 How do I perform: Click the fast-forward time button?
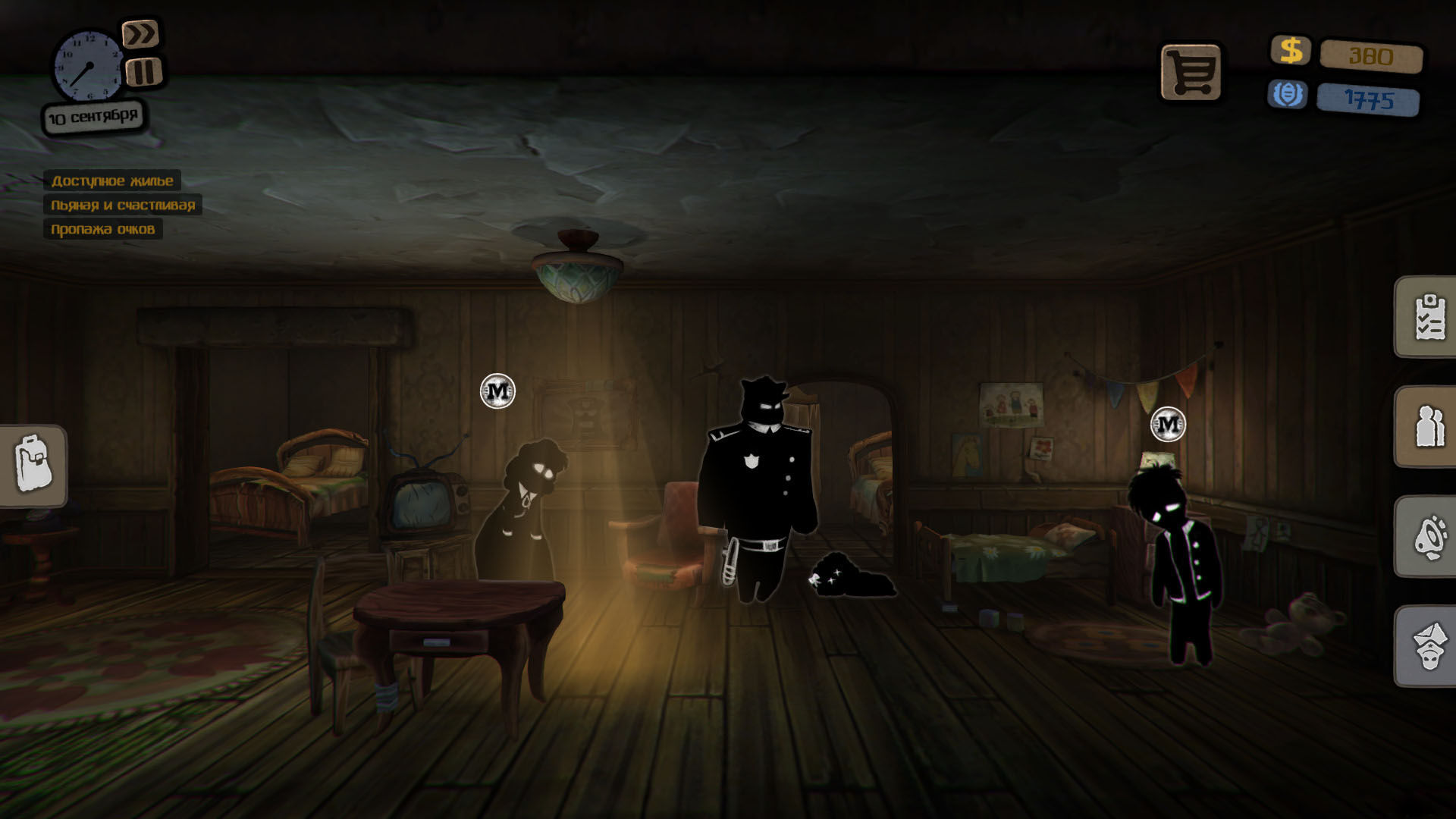[141, 34]
